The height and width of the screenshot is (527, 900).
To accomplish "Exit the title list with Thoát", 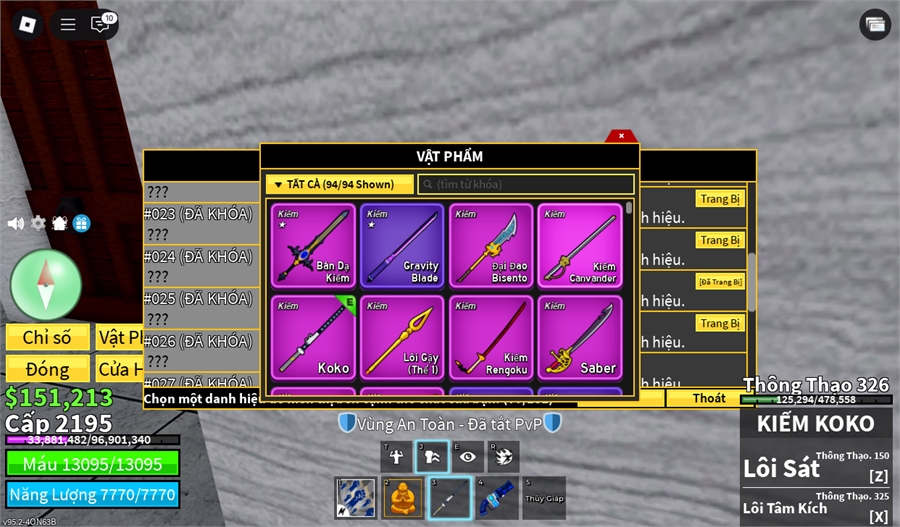I will (709, 398).
